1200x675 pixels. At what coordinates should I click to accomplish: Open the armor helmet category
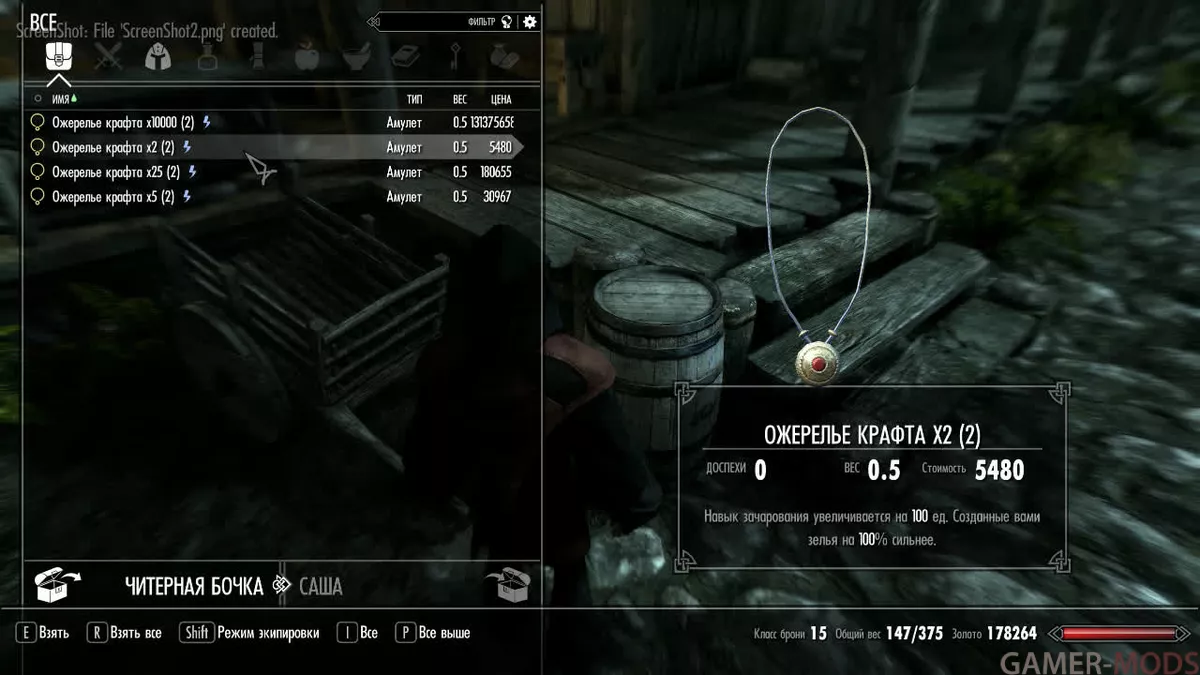tap(157, 56)
